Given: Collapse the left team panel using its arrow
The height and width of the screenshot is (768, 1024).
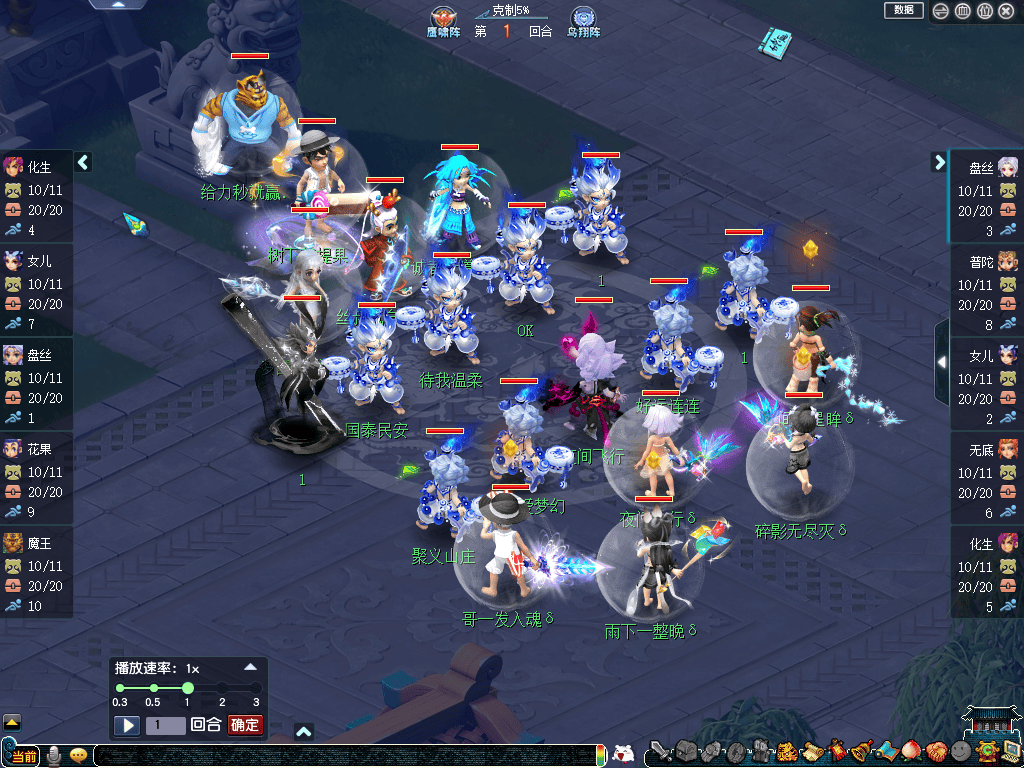Looking at the screenshot, I should 84,162.
